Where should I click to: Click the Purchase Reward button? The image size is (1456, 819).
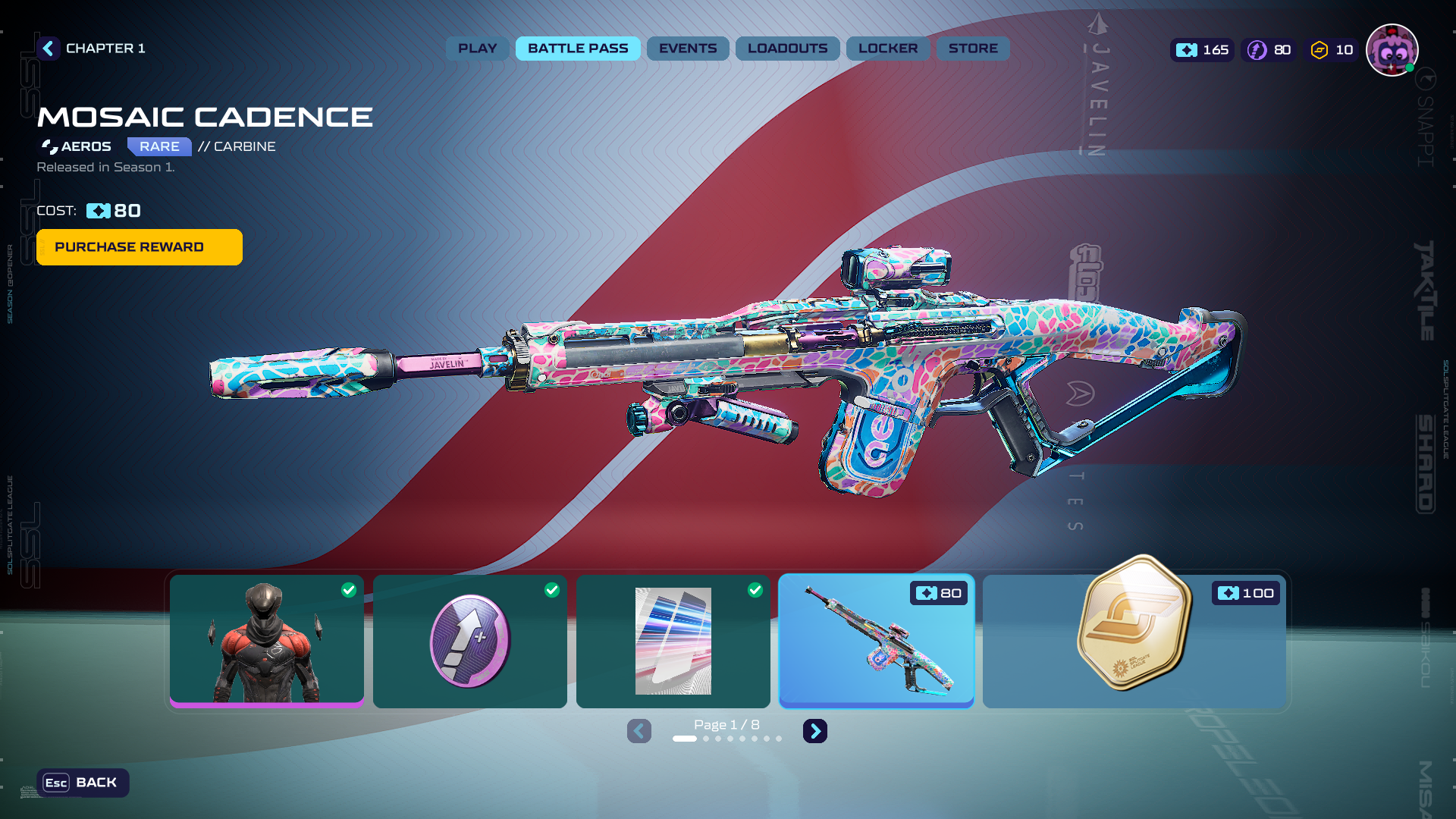pyautogui.click(x=140, y=247)
